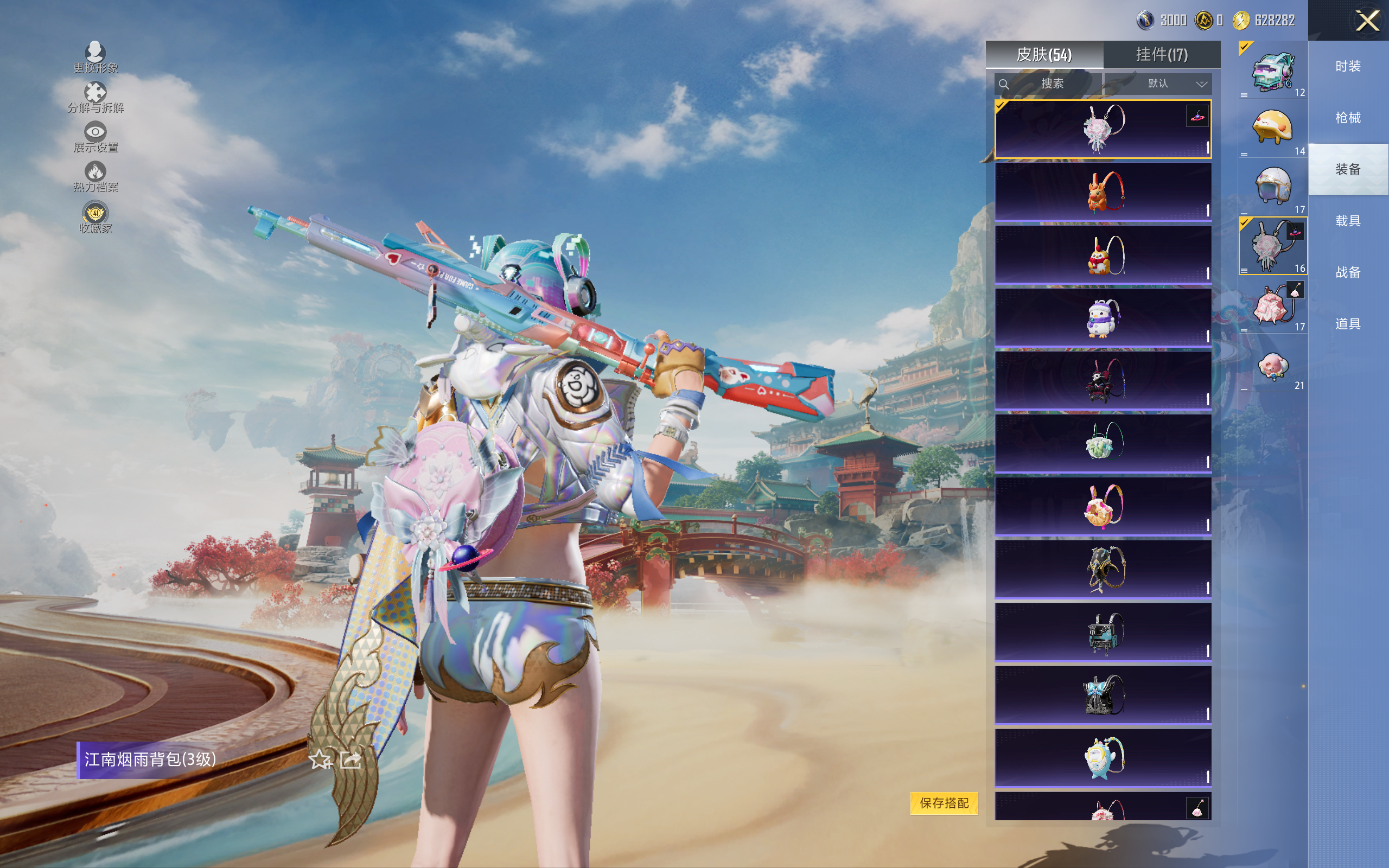Choose the white penguin backpack skin
The image size is (1389, 868).
coord(1103,318)
